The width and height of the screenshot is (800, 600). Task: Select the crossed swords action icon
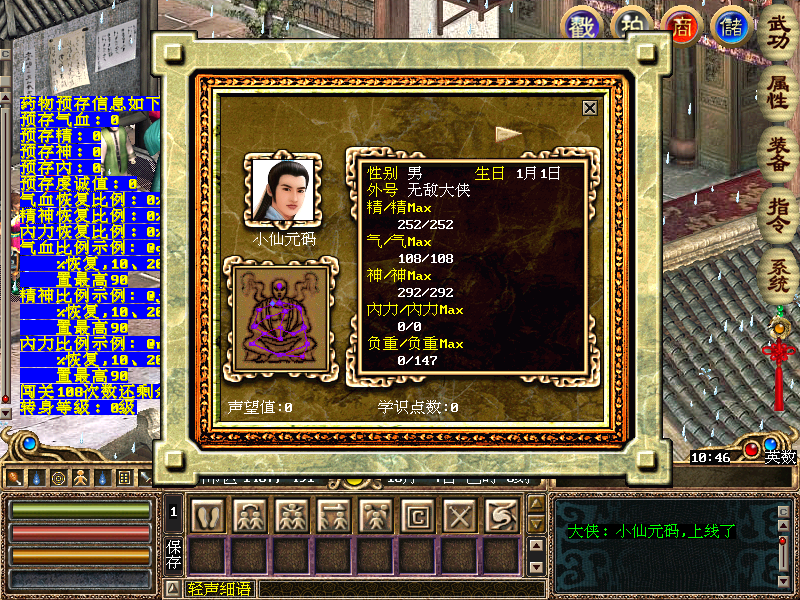[x=458, y=516]
